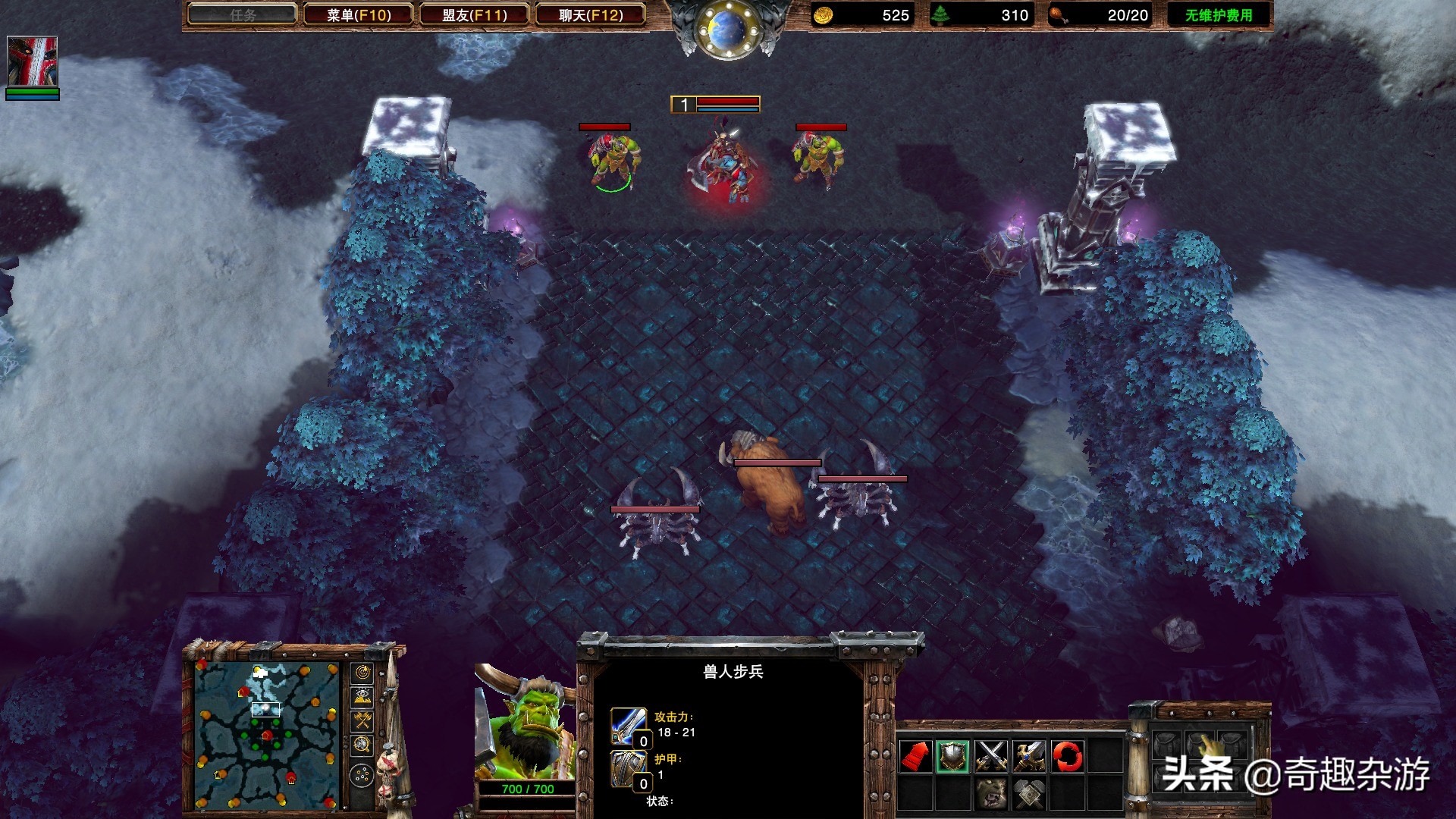Toggle creep camp display on the minimap
This screenshot has width=1456, height=819.
(x=362, y=743)
